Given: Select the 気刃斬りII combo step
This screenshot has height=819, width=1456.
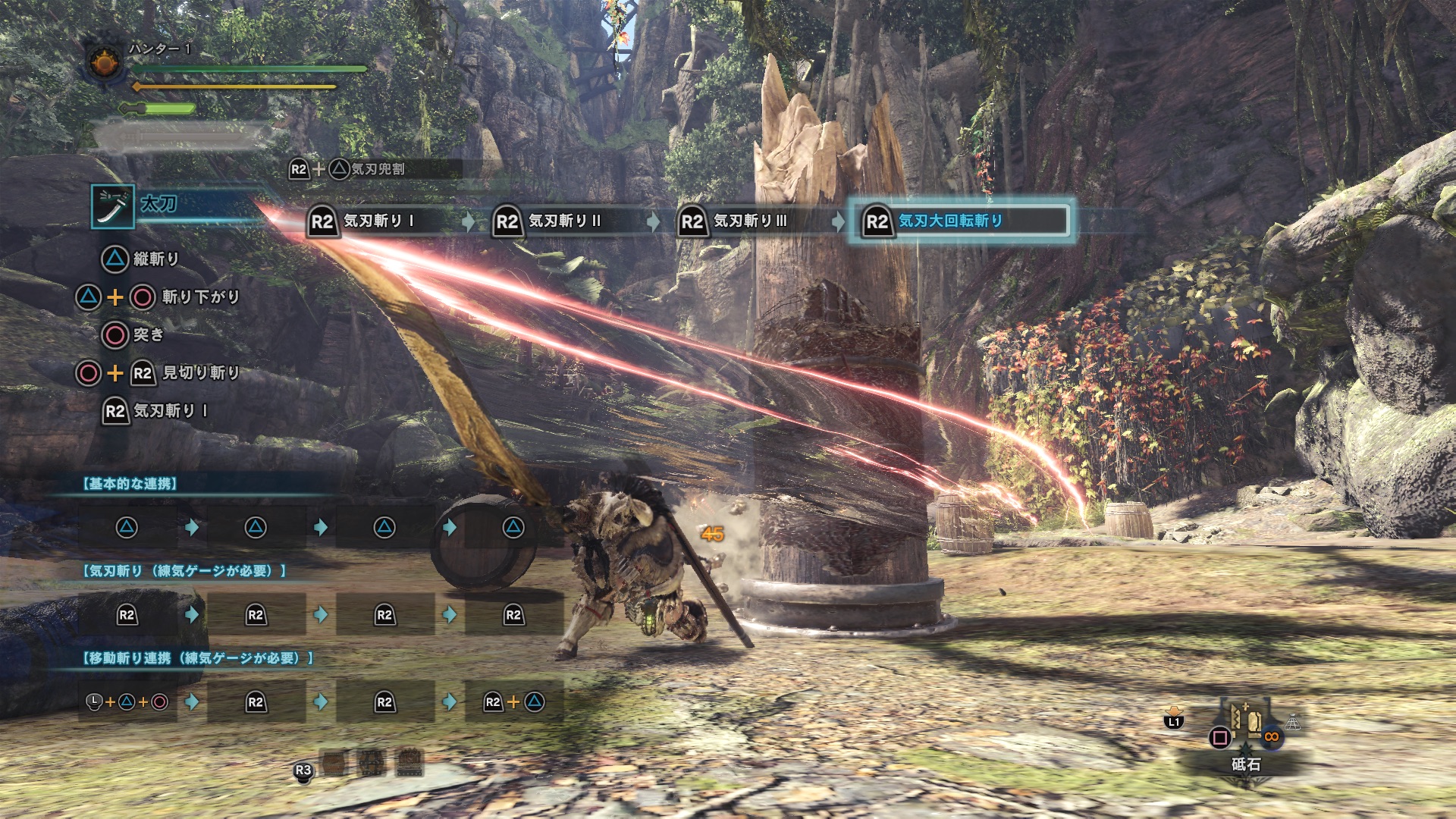Looking at the screenshot, I should tap(564, 221).
